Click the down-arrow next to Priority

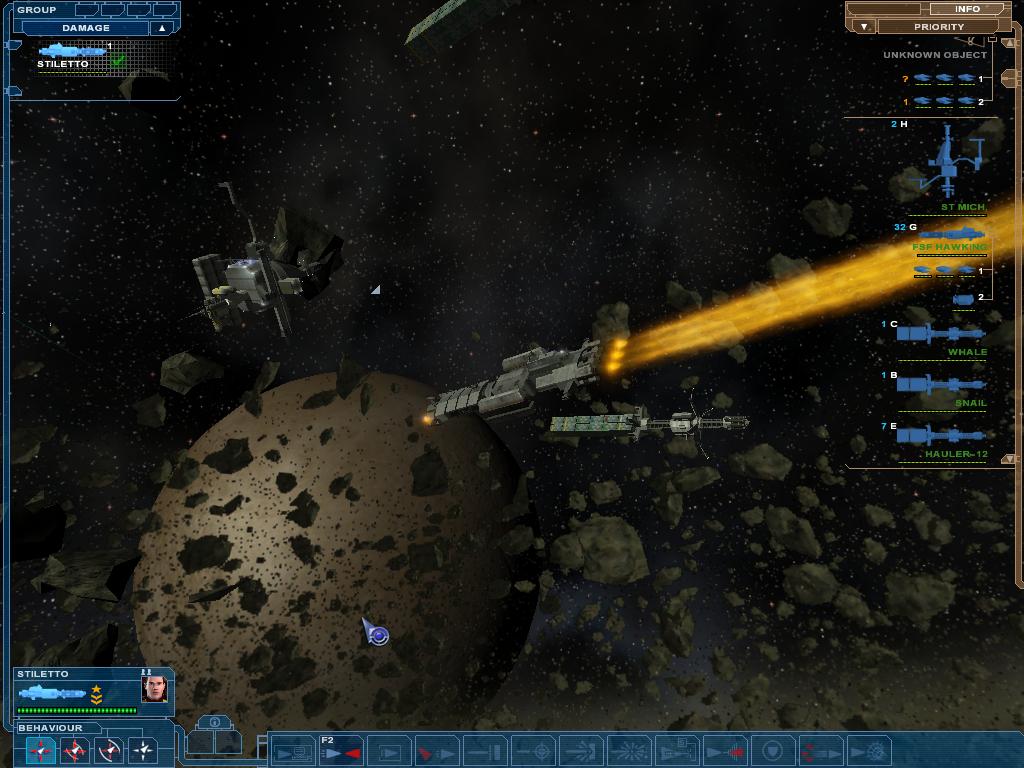[x=864, y=27]
